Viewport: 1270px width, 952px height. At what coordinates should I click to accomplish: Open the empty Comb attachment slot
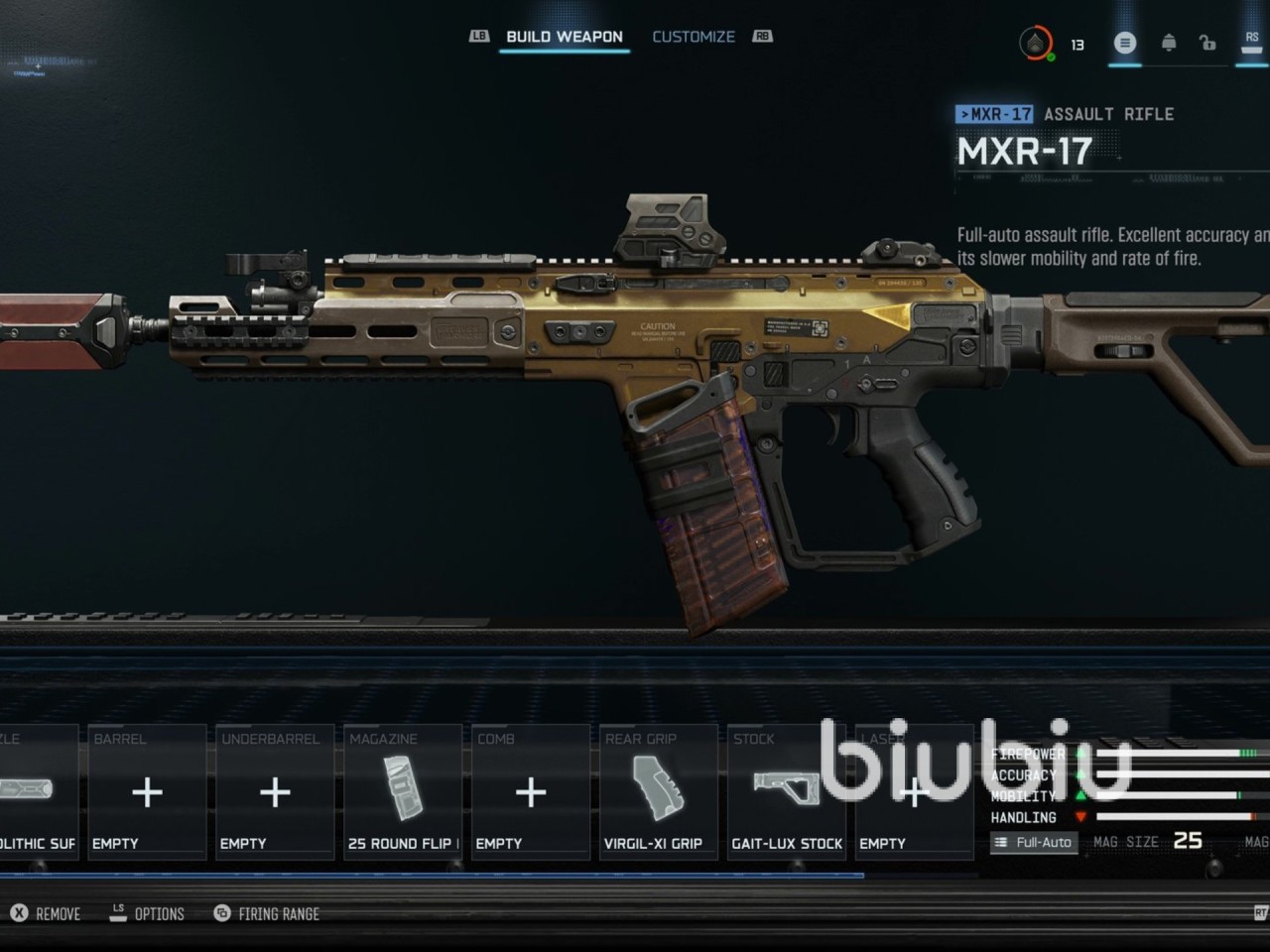point(531,792)
